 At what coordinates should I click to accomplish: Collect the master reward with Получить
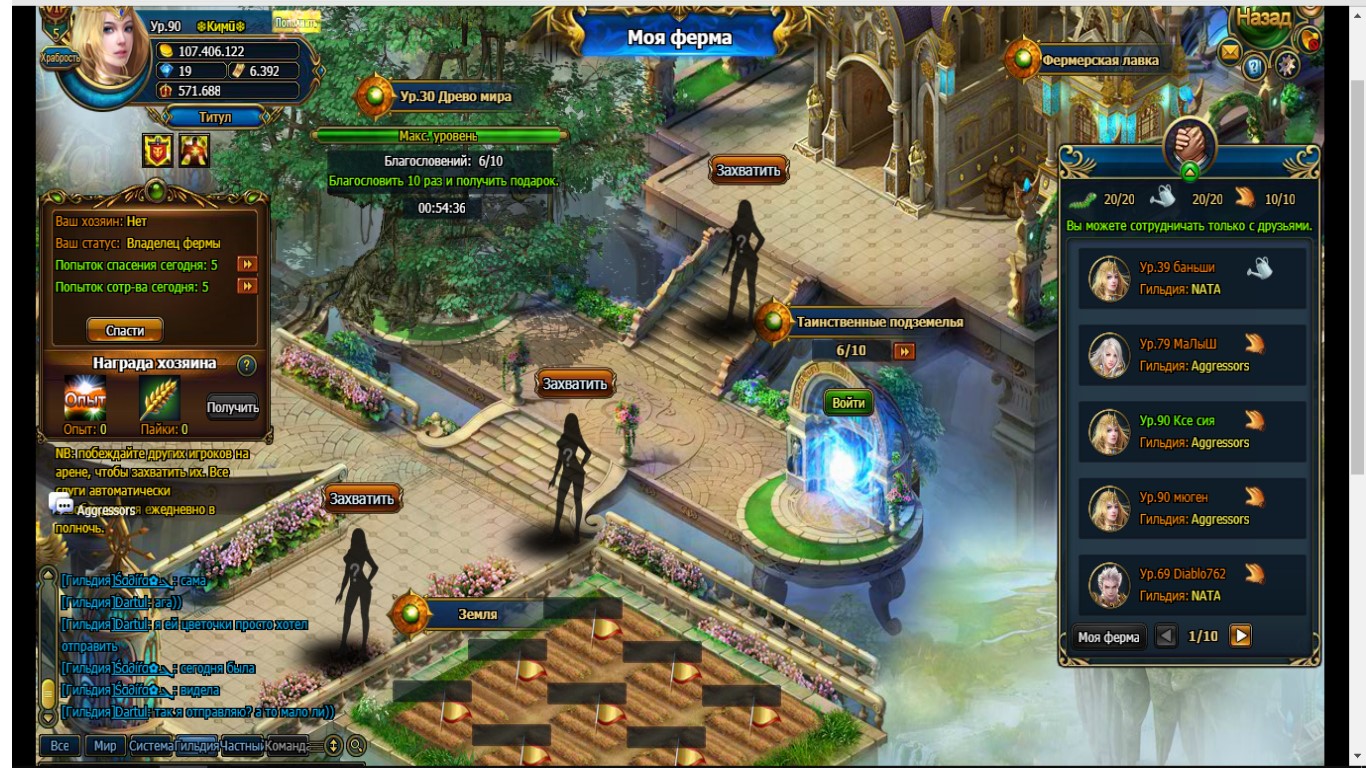[233, 407]
